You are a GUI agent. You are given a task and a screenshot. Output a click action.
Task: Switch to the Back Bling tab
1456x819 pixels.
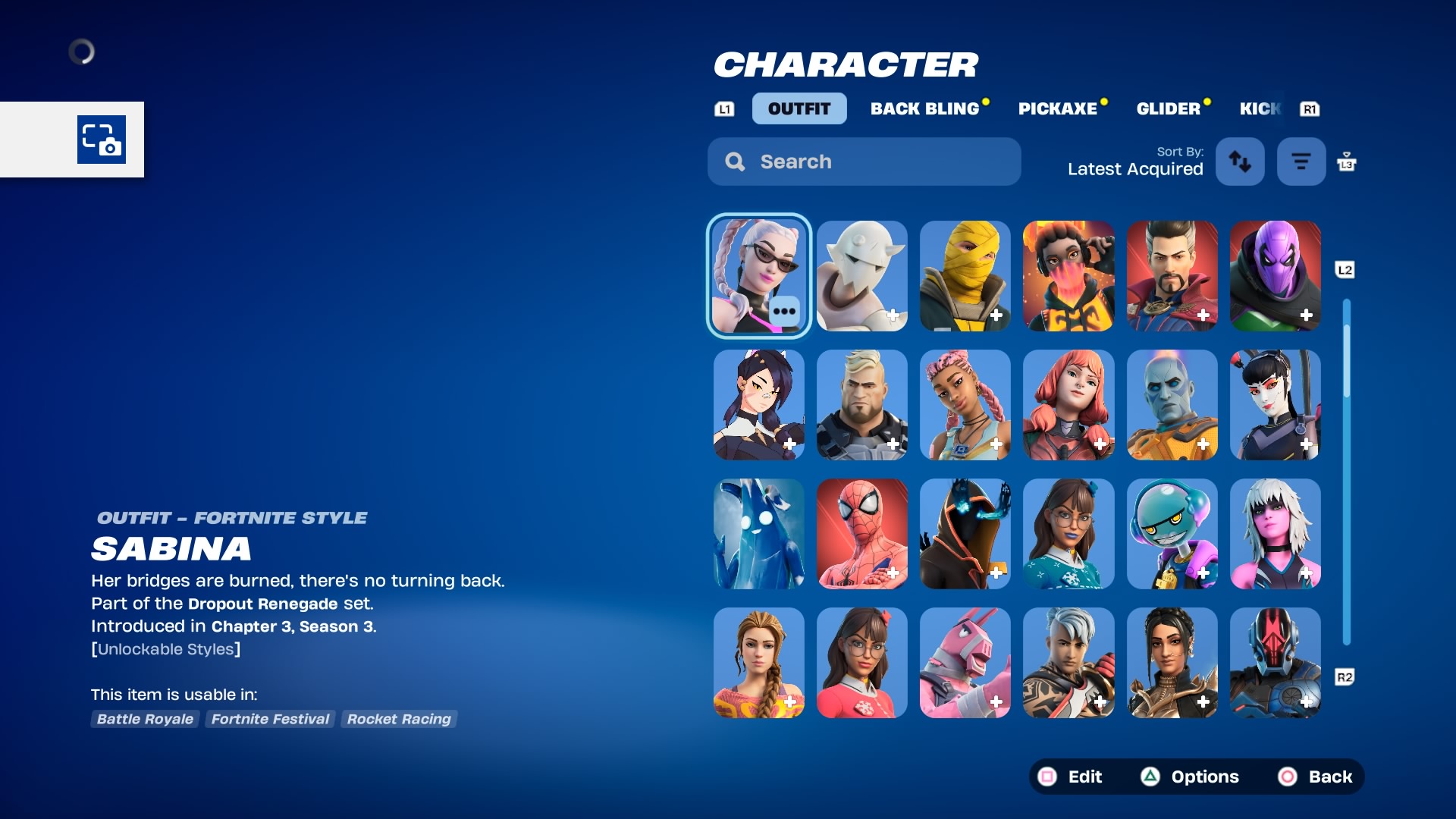coord(924,108)
